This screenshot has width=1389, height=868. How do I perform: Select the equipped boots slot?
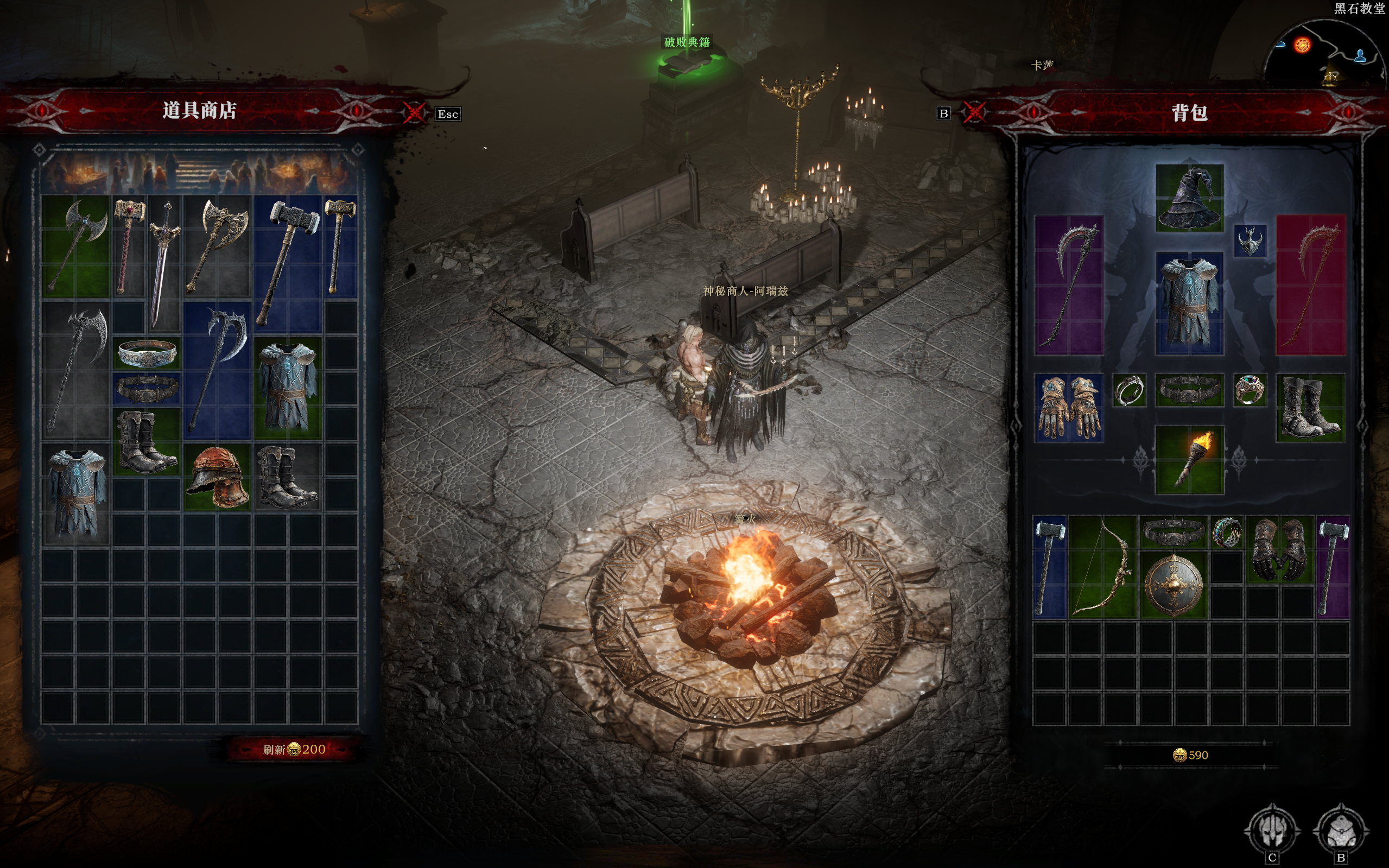[x=1310, y=408]
